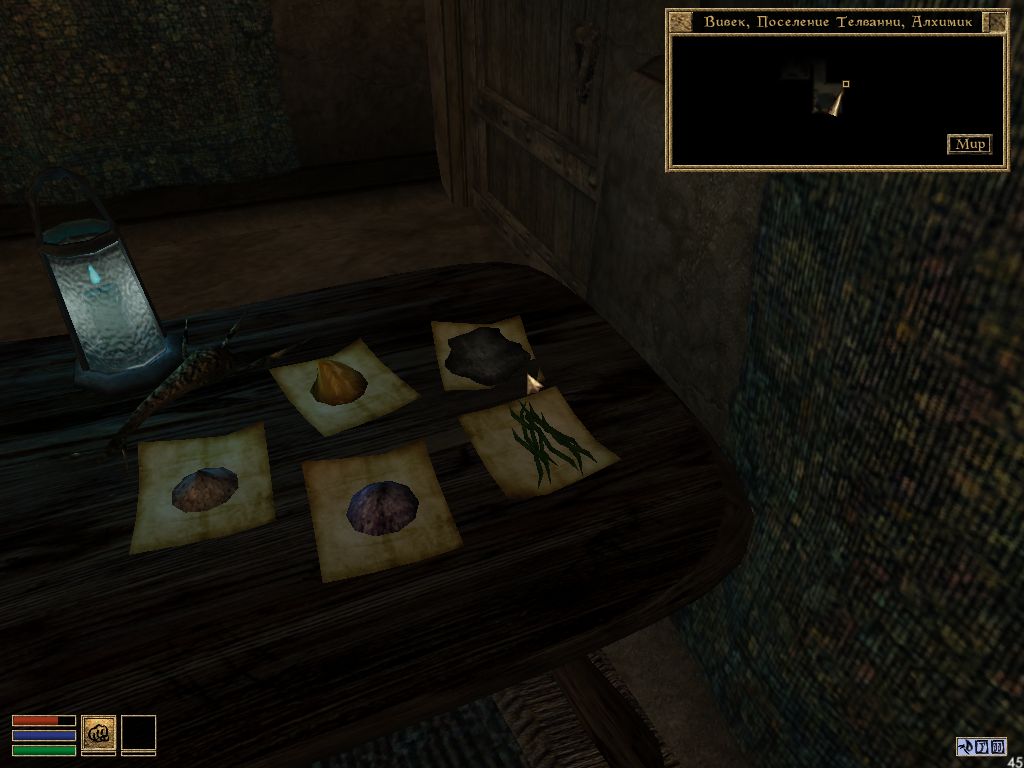Toggle the map window pin button
Screen dimensions: 1024x768
tap(995, 22)
